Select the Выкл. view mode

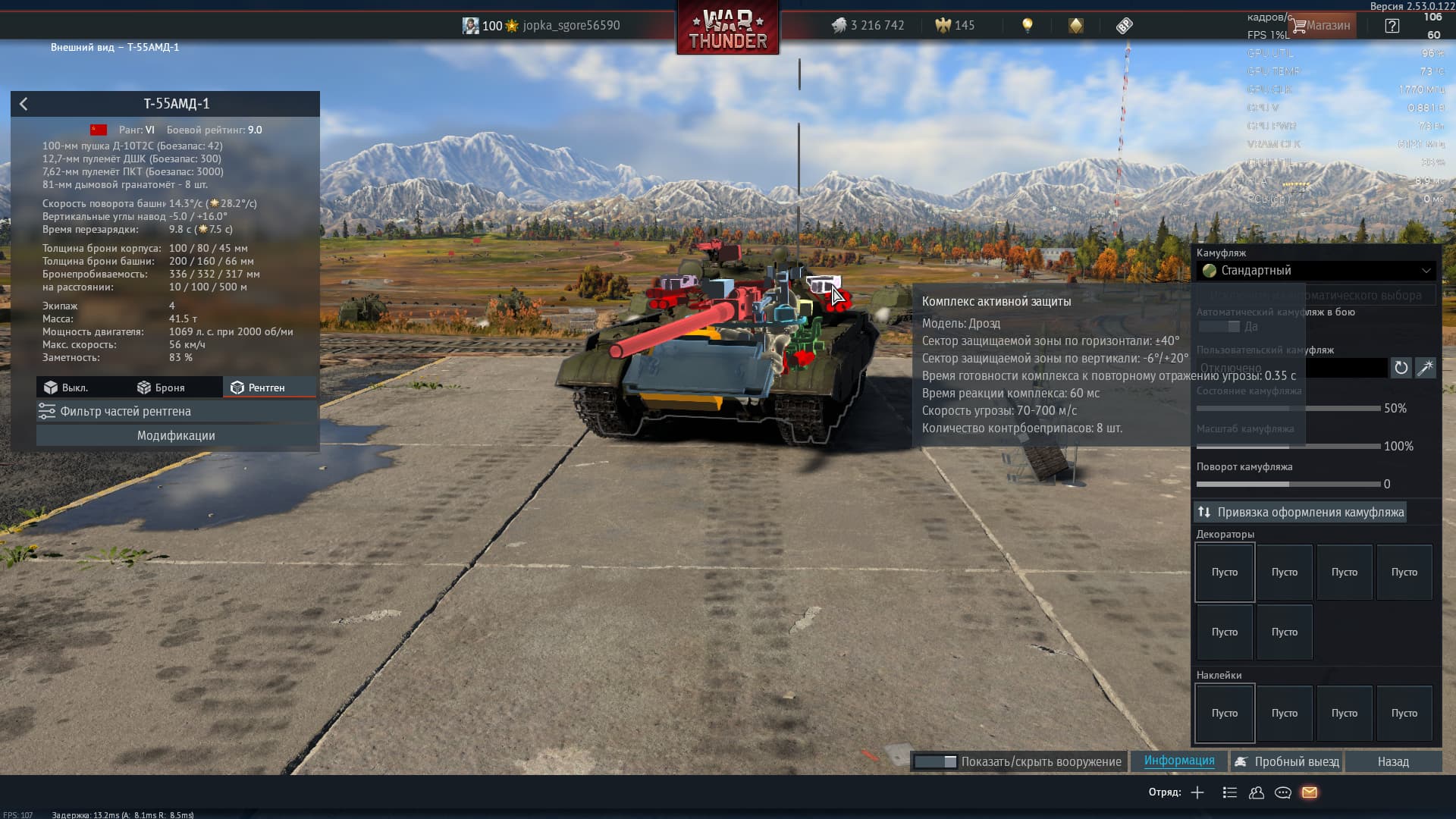pos(66,388)
